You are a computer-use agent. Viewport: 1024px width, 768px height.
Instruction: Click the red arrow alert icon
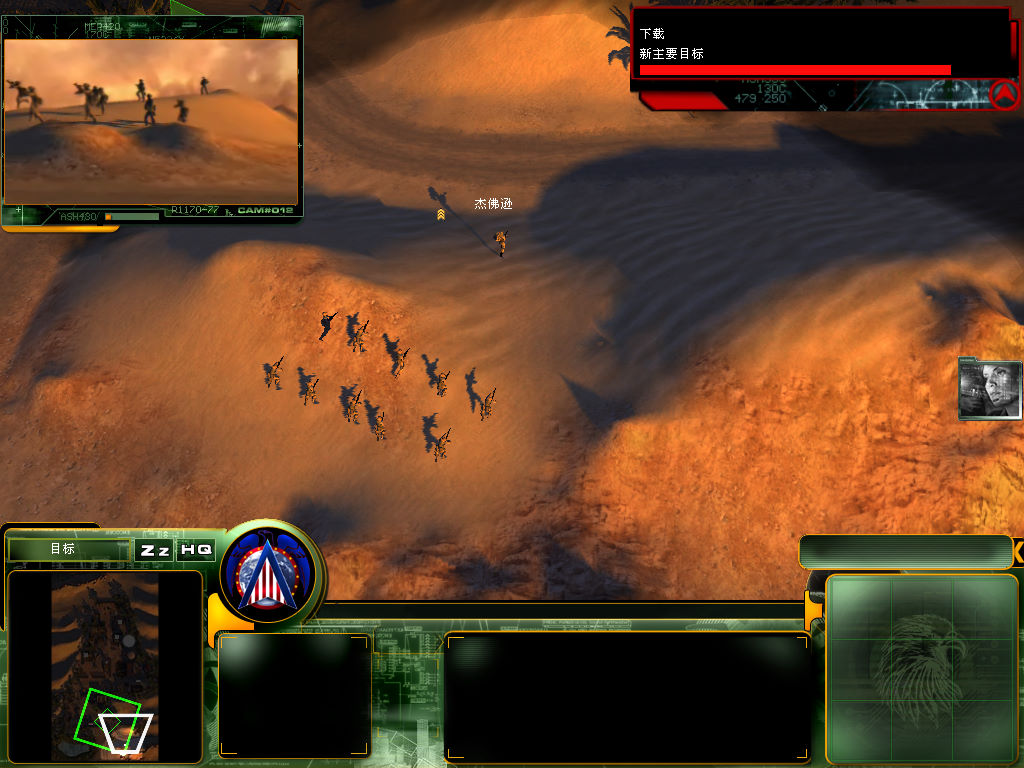(x=1004, y=94)
